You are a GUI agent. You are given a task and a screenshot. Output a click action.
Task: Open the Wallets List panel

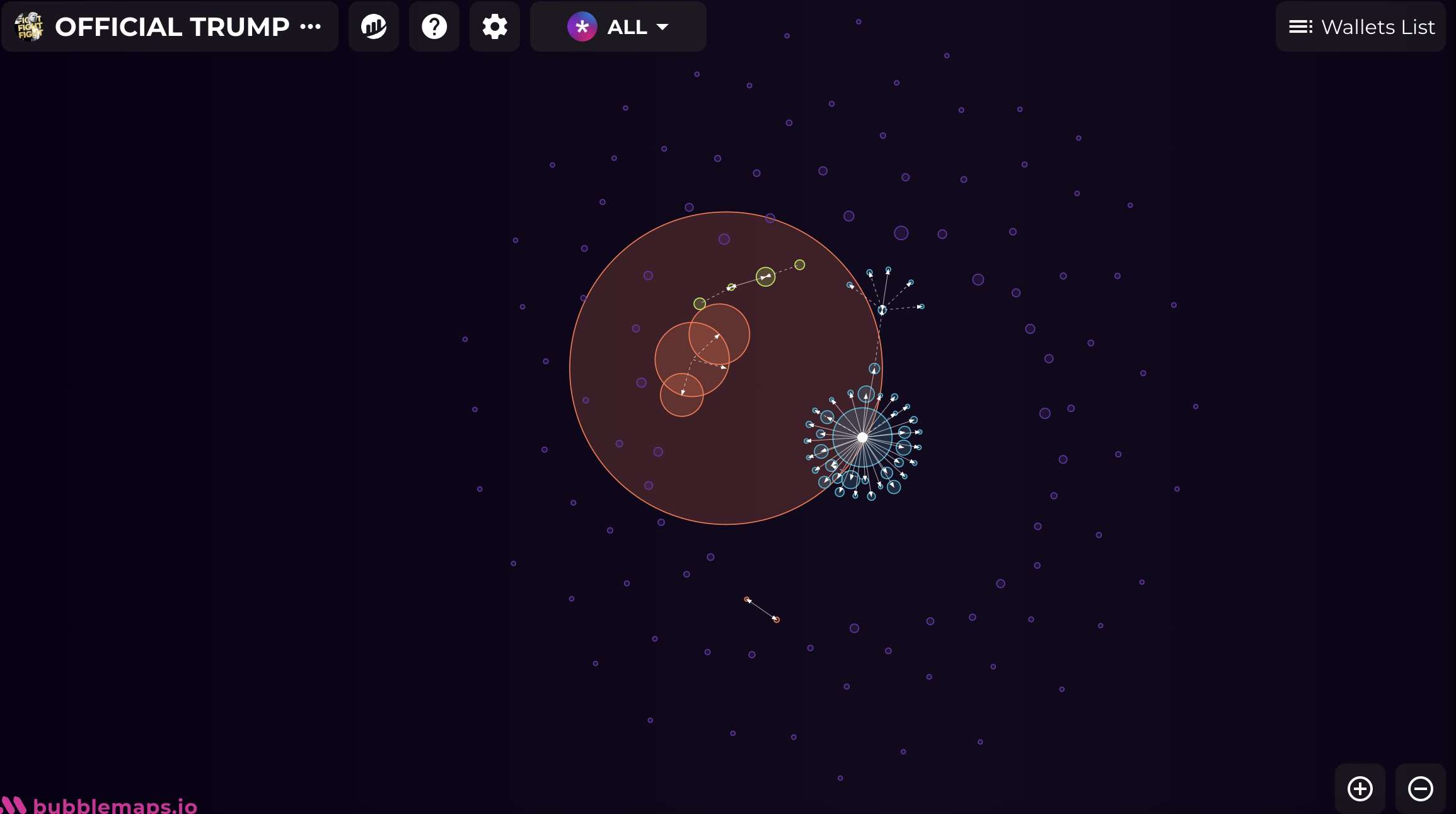click(x=1361, y=26)
